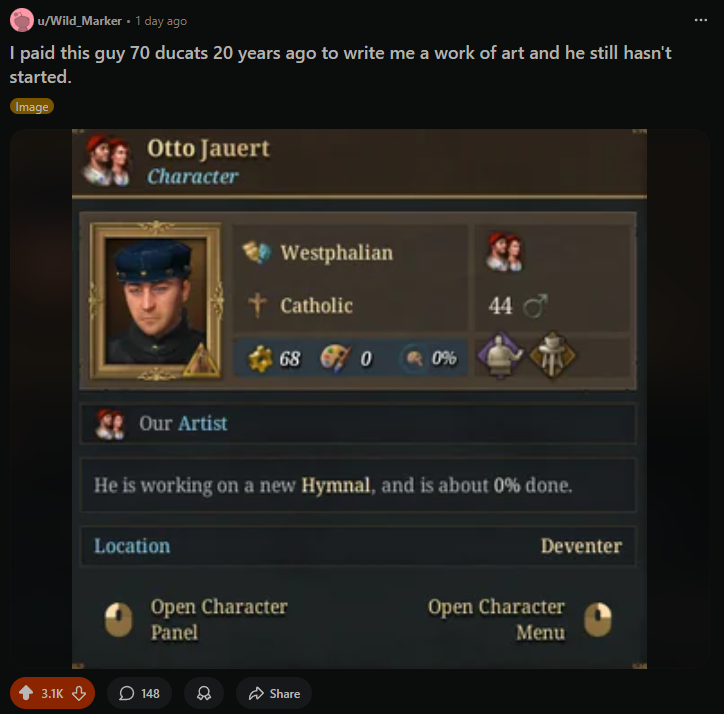The image size is (724, 714).
Task: Click the Artist link in the role row
Action: tap(202, 423)
